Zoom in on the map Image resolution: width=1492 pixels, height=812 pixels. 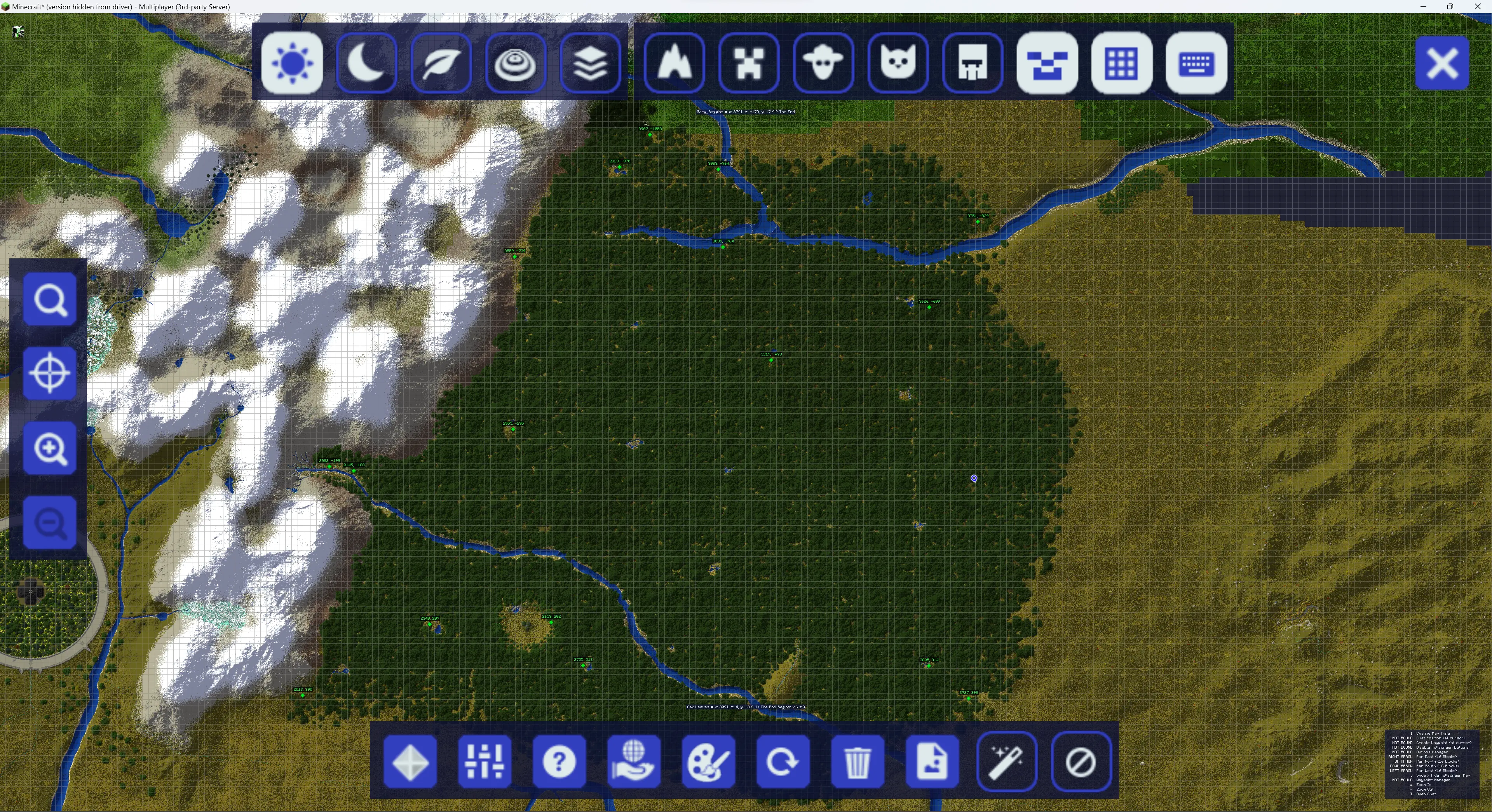(x=50, y=448)
